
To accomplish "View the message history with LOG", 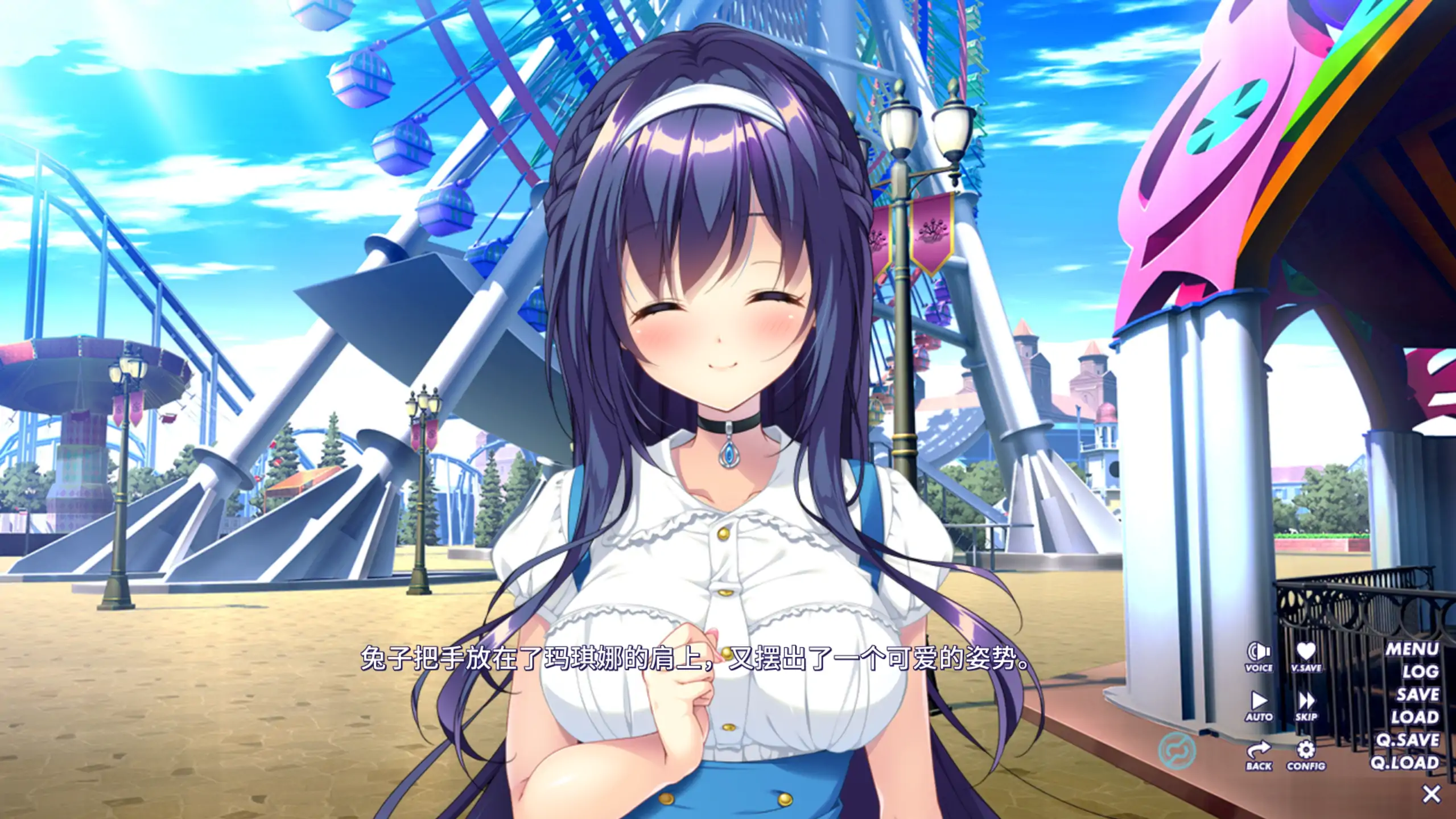I will click(1421, 672).
